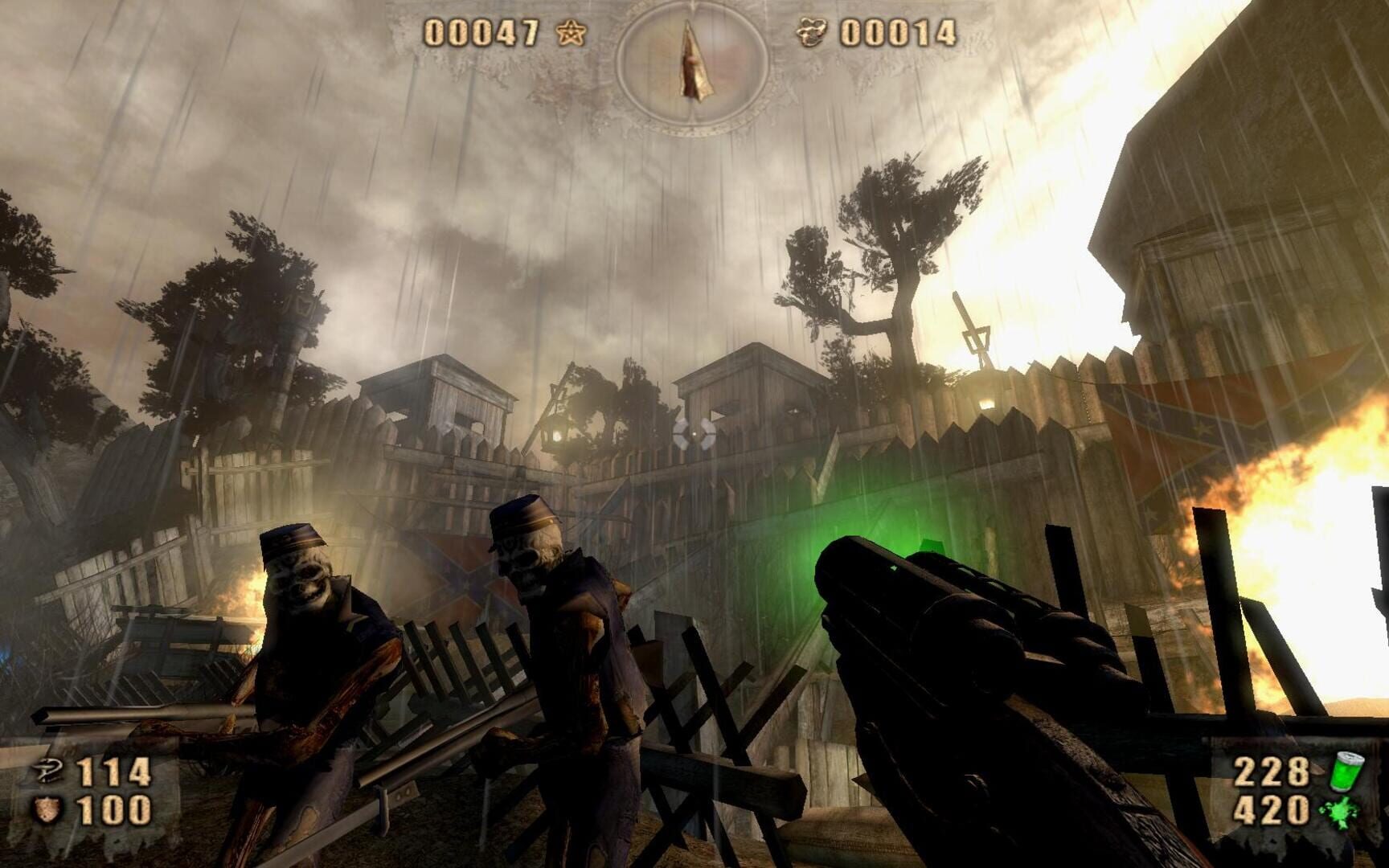Click the serpent health icon beside 114
This screenshot has width=1389, height=868.
(47, 769)
